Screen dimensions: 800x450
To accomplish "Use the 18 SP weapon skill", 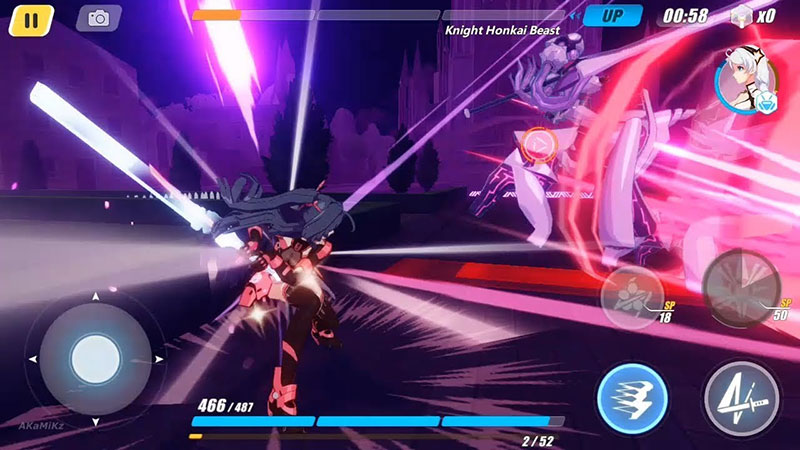I will tap(633, 295).
